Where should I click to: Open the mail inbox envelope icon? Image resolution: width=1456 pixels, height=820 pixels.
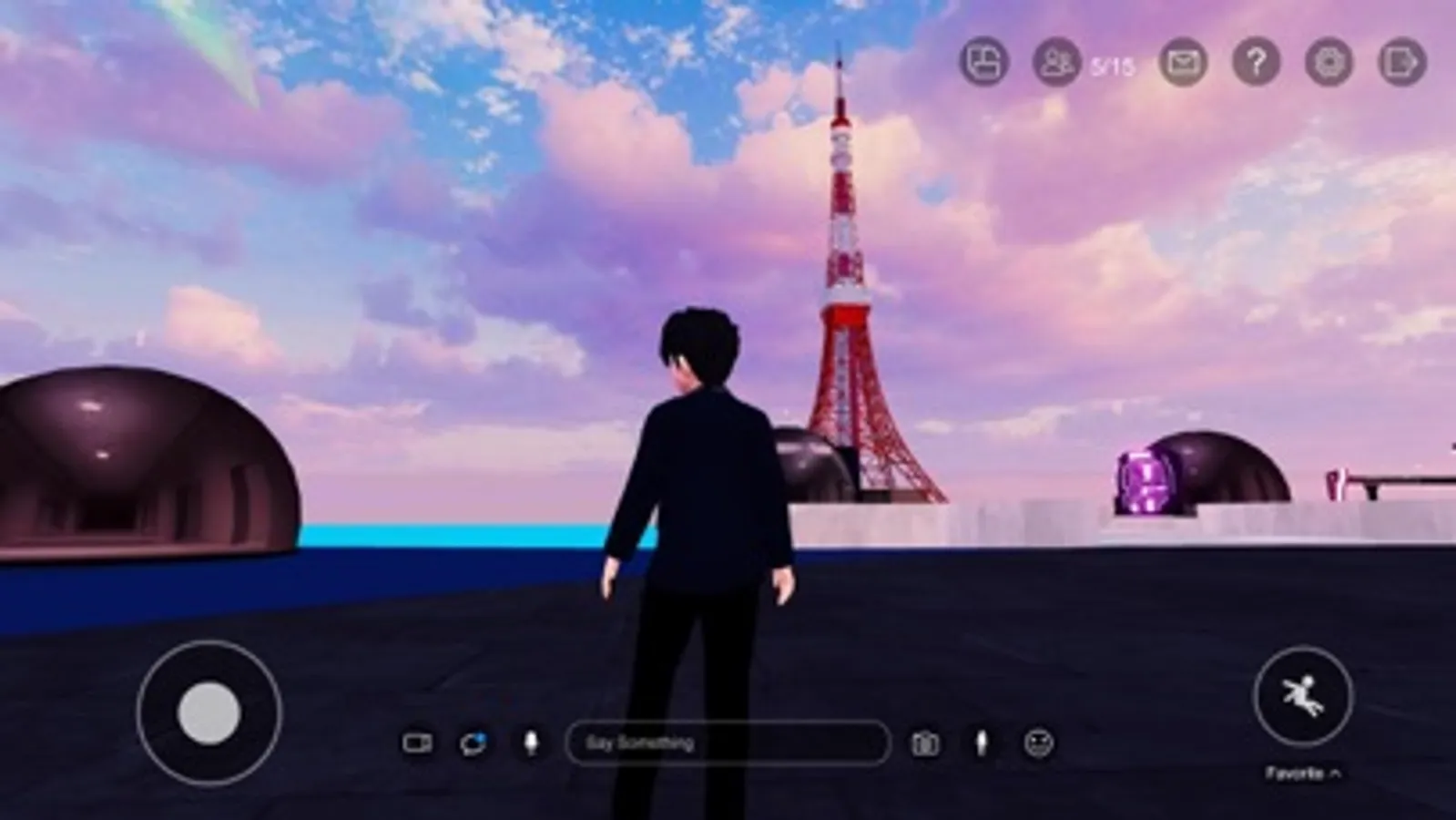[x=1184, y=62]
